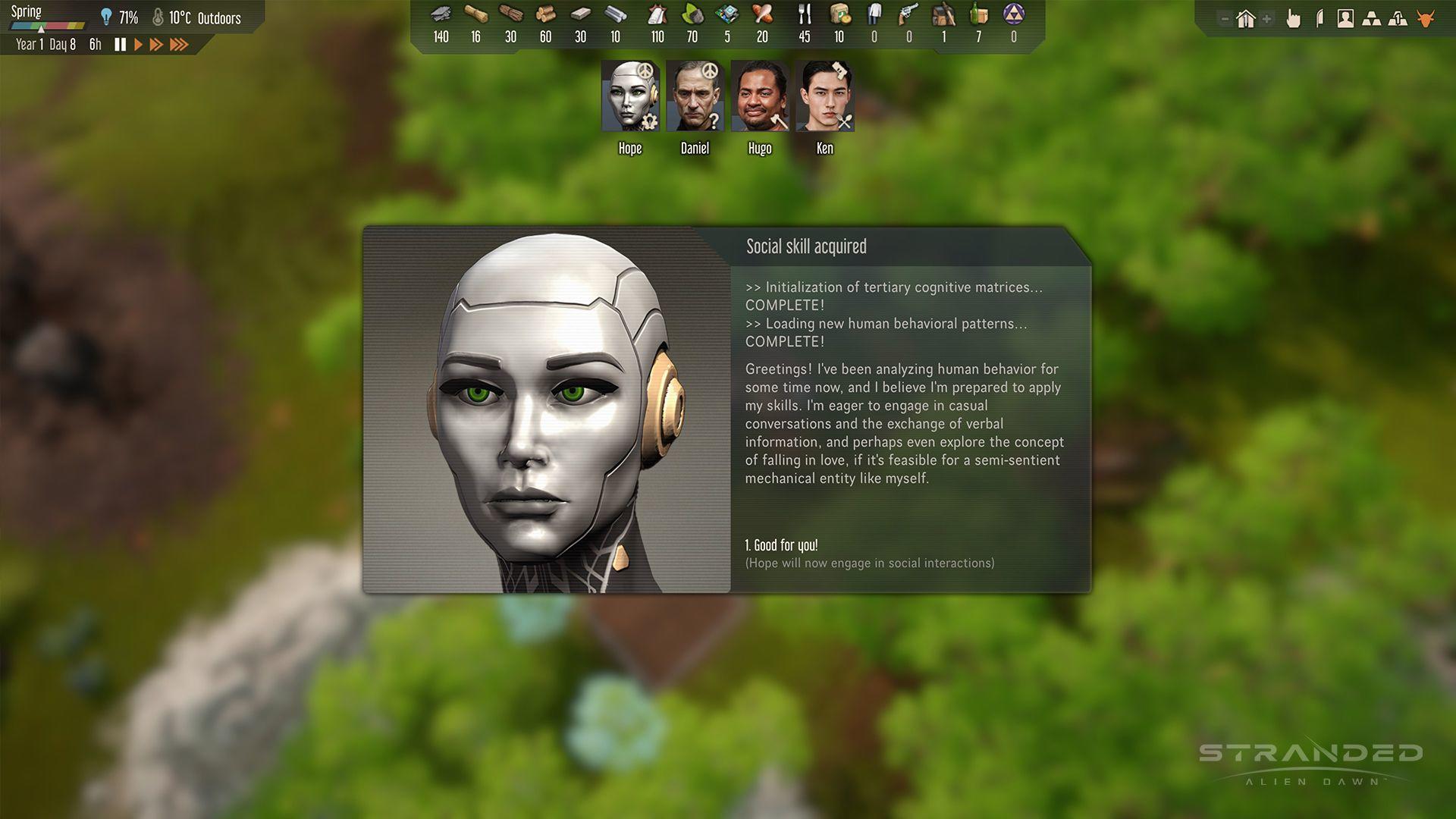The height and width of the screenshot is (819, 1456).
Task: Lower the floor level with the minus button
Action: (1225, 19)
